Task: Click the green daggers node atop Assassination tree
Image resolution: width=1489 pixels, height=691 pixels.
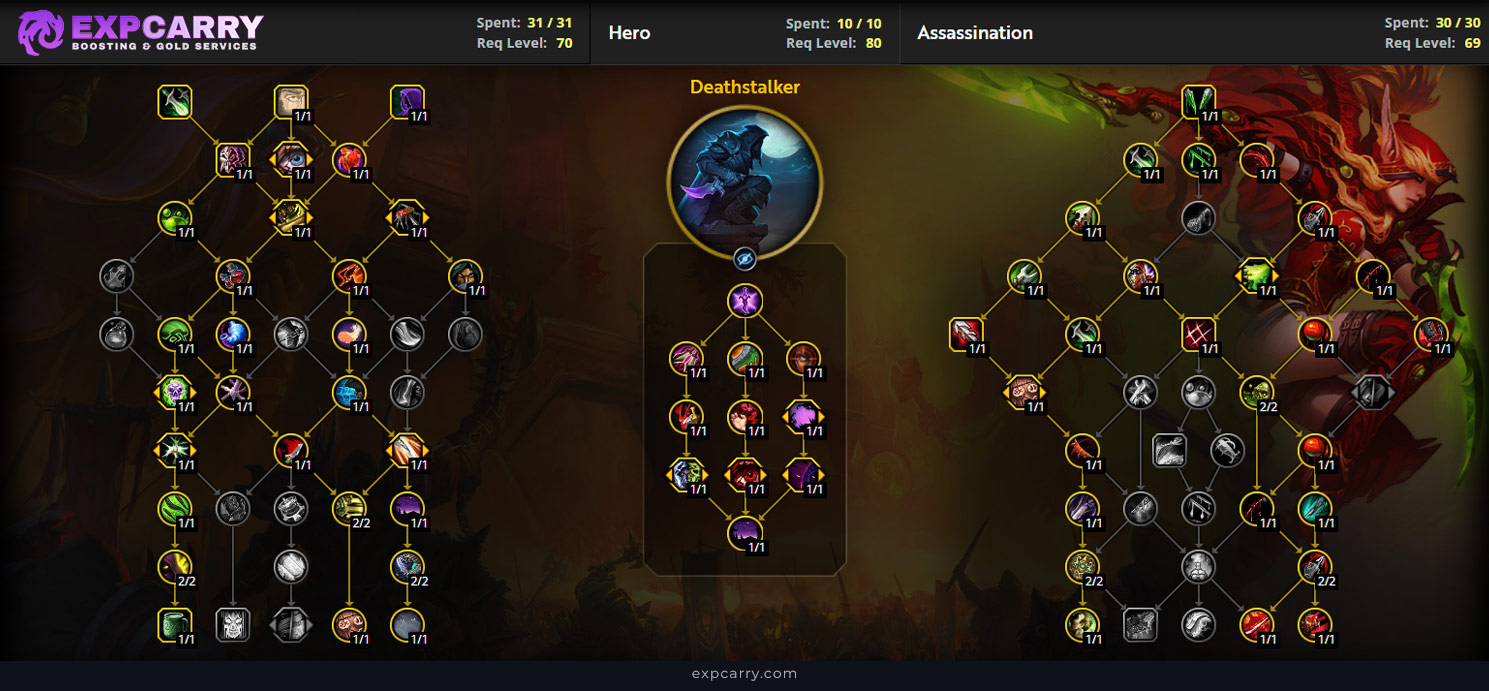Action: tap(1198, 101)
